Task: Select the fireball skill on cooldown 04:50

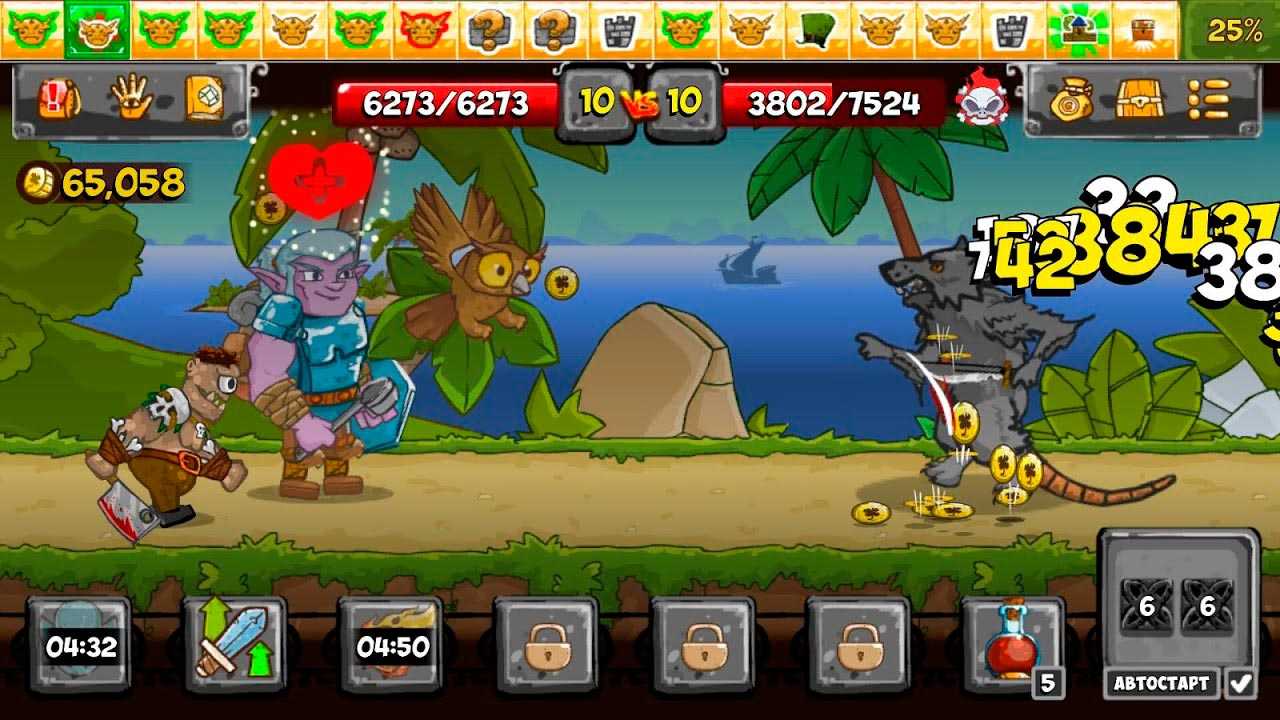Action: (392, 645)
